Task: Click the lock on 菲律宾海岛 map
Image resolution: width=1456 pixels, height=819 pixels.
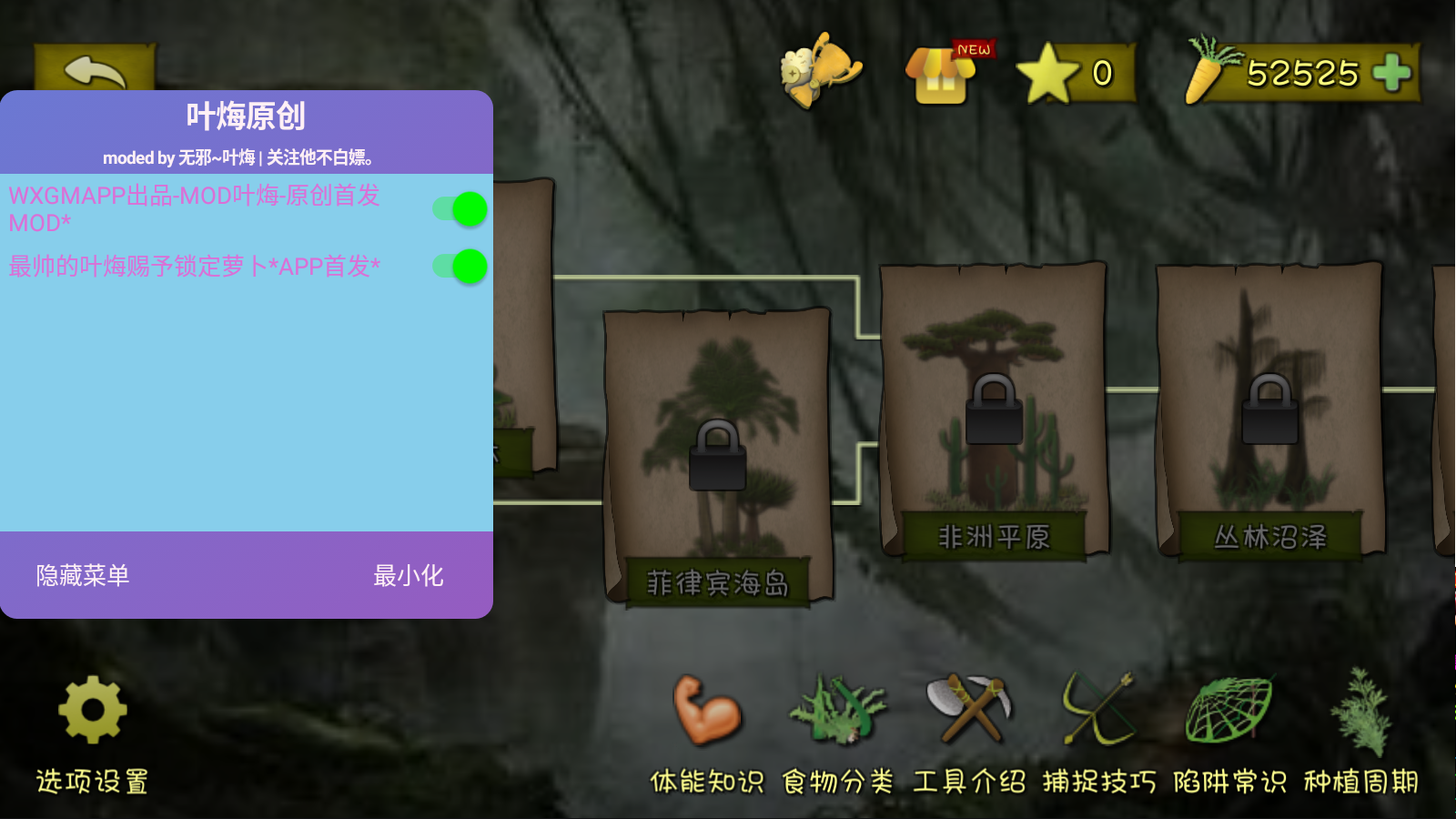Action: coord(718,458)
